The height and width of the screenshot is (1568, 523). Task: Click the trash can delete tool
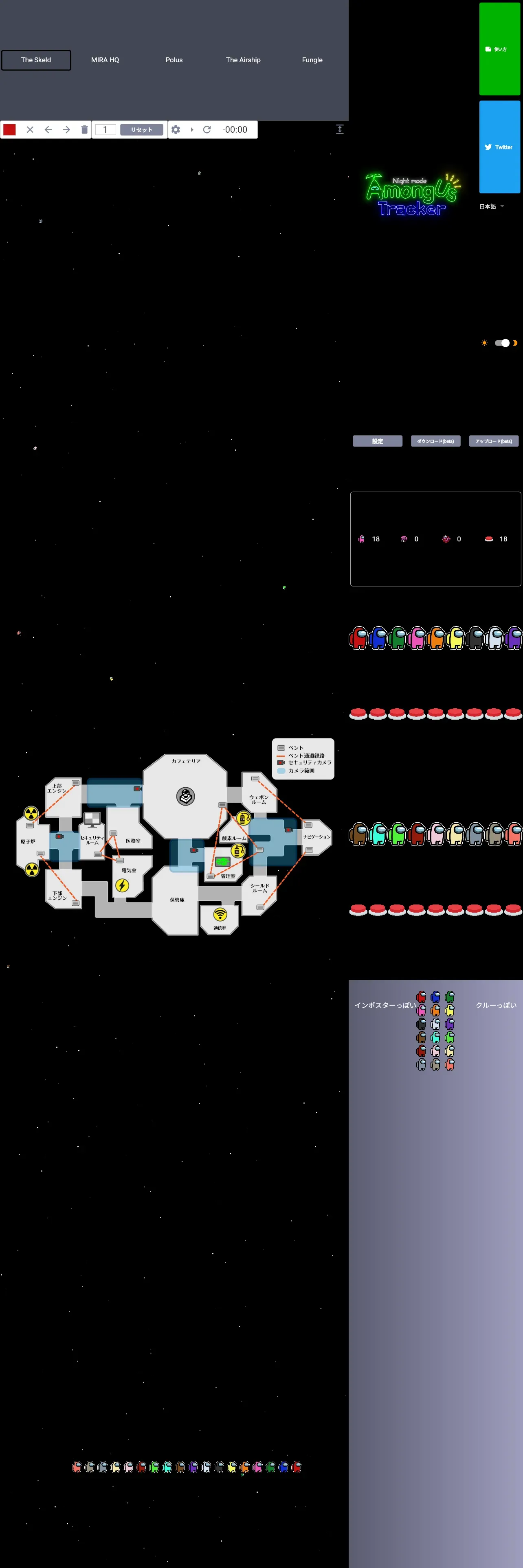(84, 130)
